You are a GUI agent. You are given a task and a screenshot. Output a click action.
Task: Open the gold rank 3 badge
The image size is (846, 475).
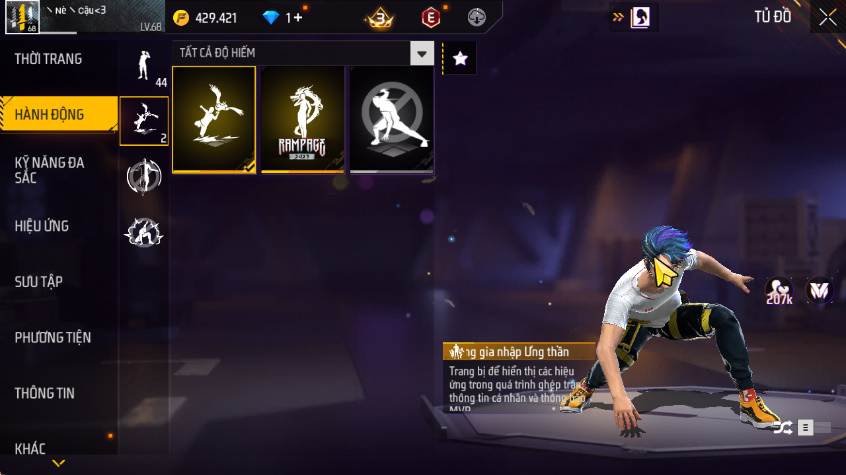pyautogui.click(x=379, y=17)
